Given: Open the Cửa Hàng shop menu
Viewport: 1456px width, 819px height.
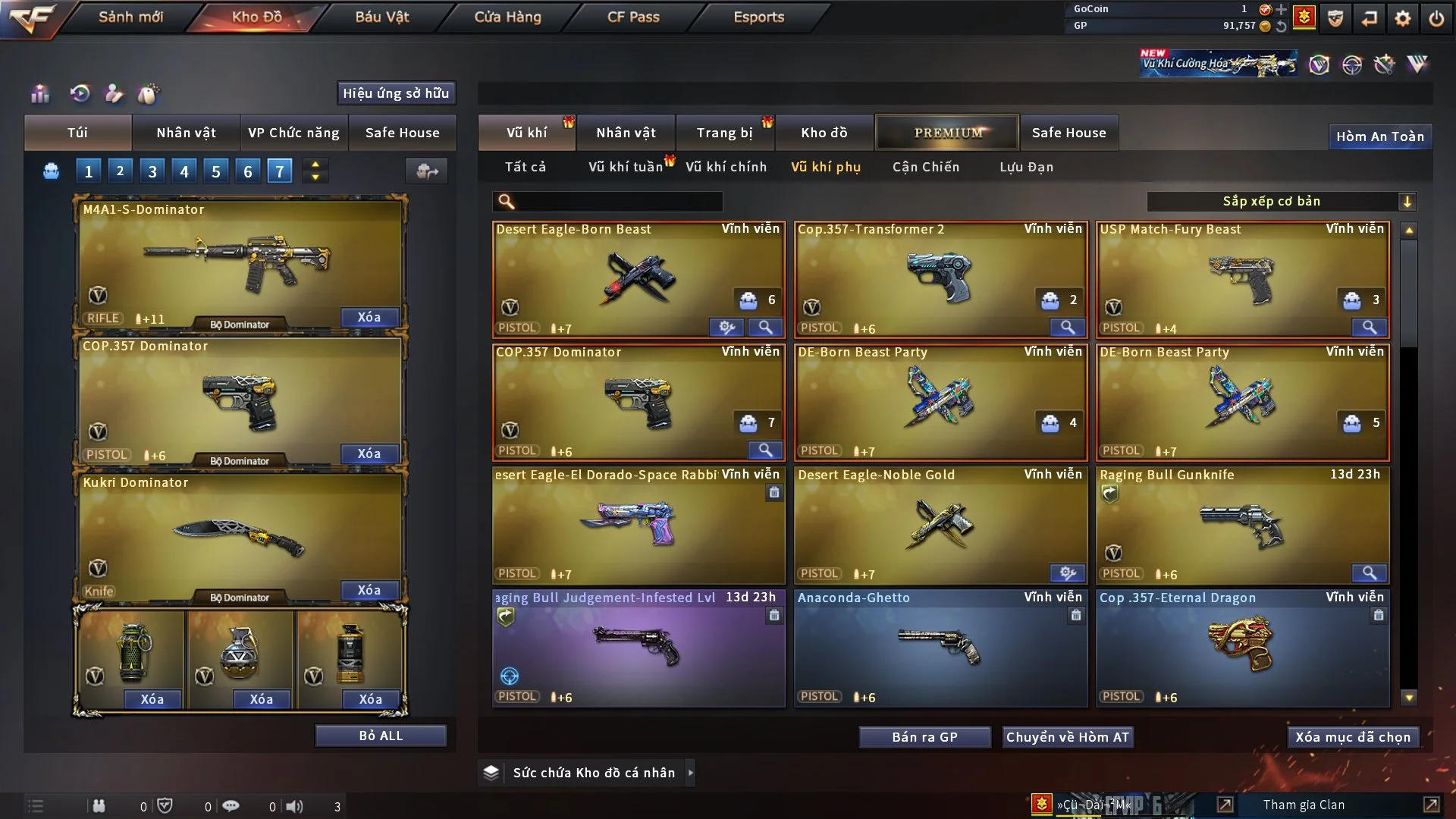Looking at the screenshot, I should [507, 17].
